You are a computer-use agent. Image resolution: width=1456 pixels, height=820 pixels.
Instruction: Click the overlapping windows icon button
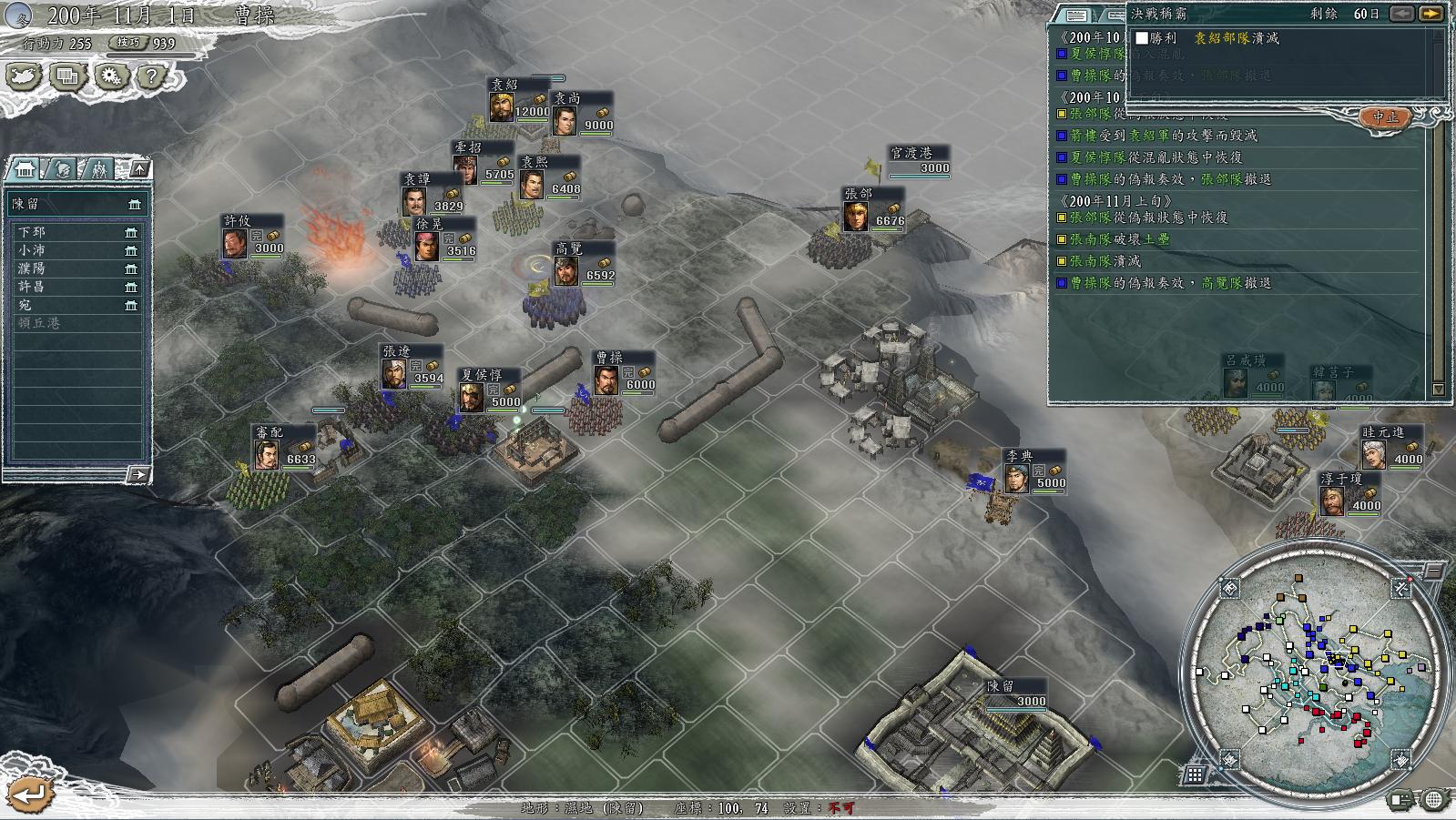(67, 76)
